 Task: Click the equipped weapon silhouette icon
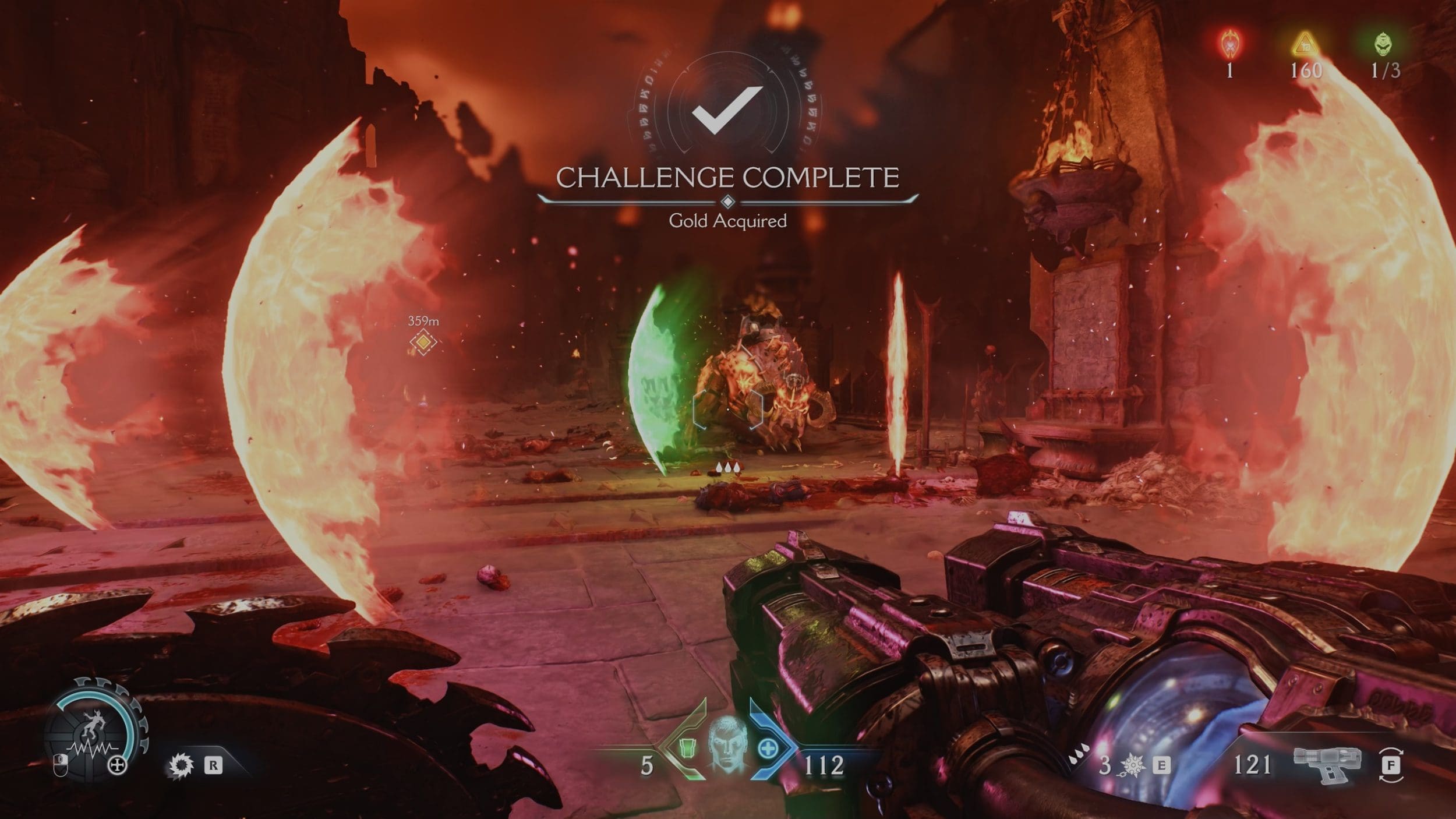1327,764
